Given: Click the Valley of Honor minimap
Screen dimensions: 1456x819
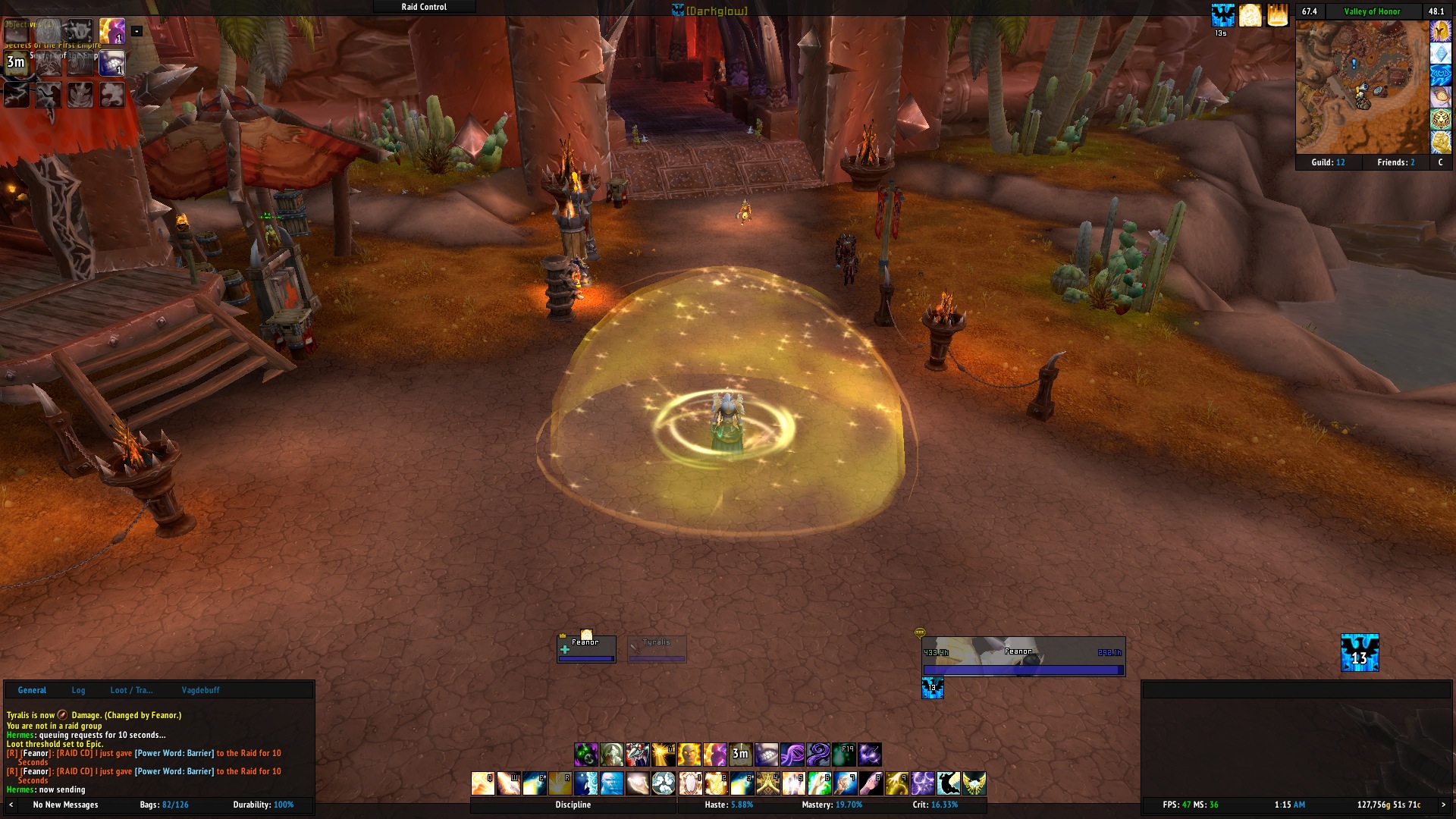Looking at the screenshot, I should pyautogui.click(x=1362, y=87).
